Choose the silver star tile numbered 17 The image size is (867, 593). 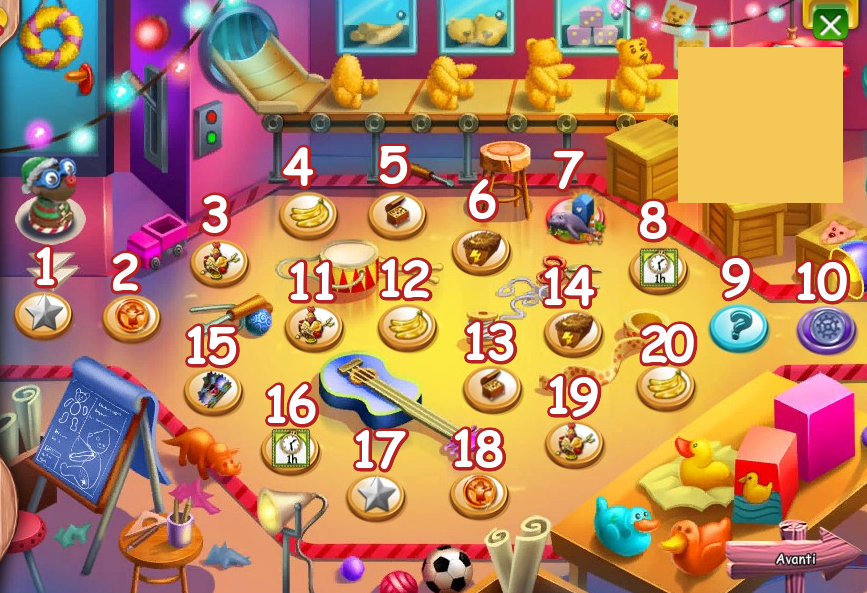coord(375,494)
